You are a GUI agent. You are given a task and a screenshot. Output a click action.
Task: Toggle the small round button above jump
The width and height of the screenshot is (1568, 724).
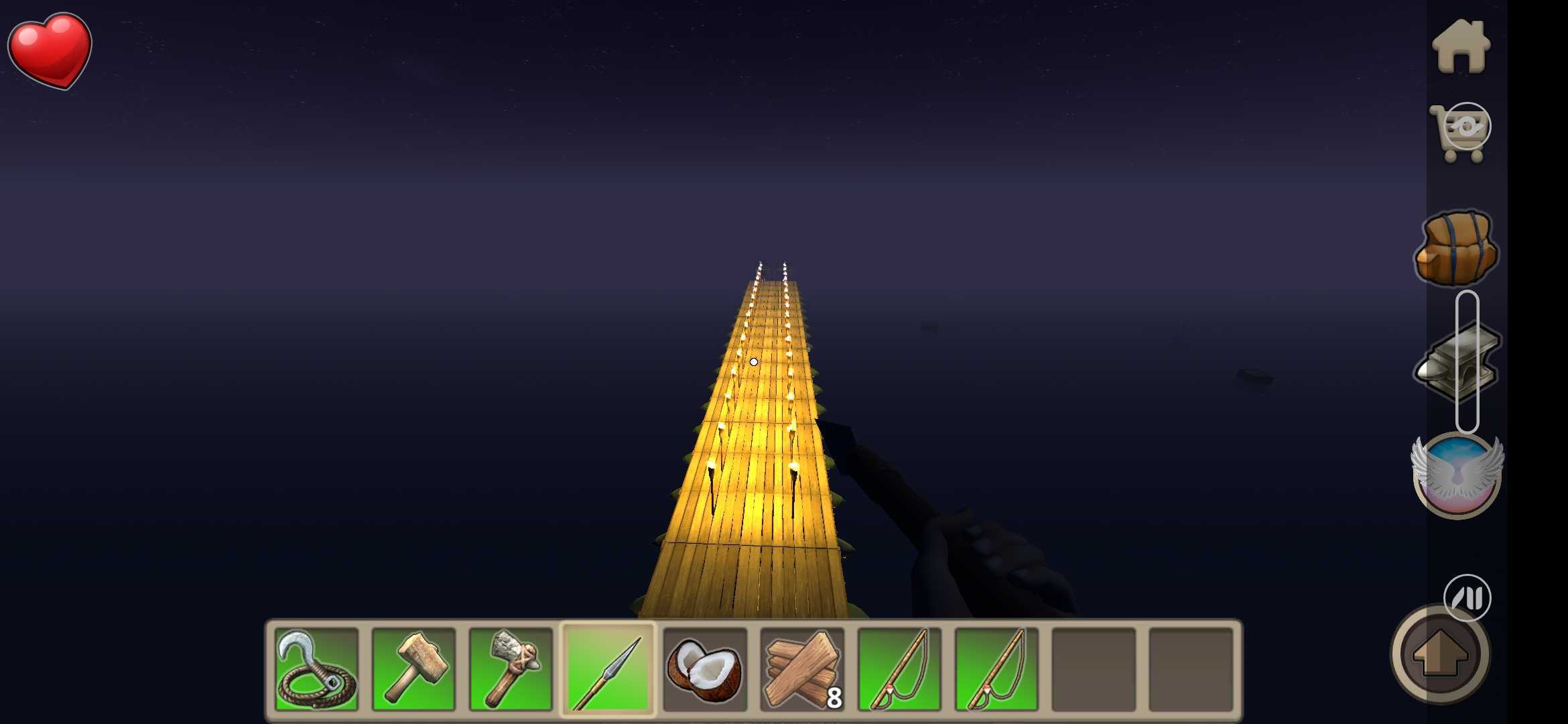pos(1467,597)
